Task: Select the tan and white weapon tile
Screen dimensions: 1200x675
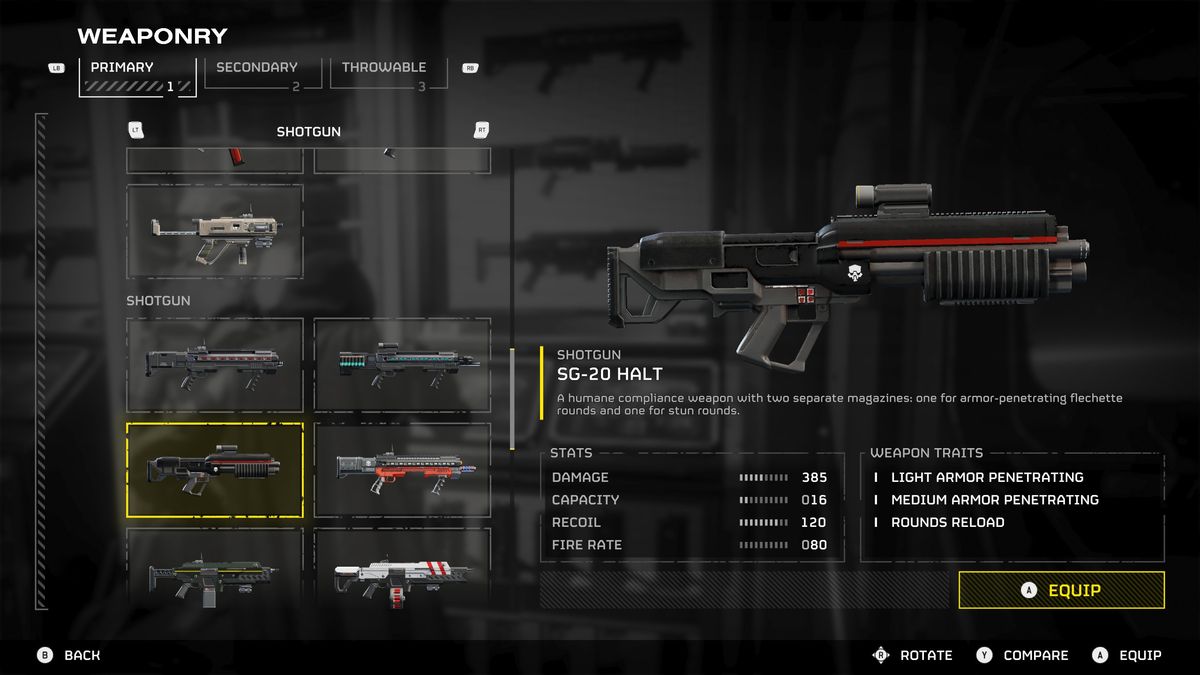Action: point(214,230)
